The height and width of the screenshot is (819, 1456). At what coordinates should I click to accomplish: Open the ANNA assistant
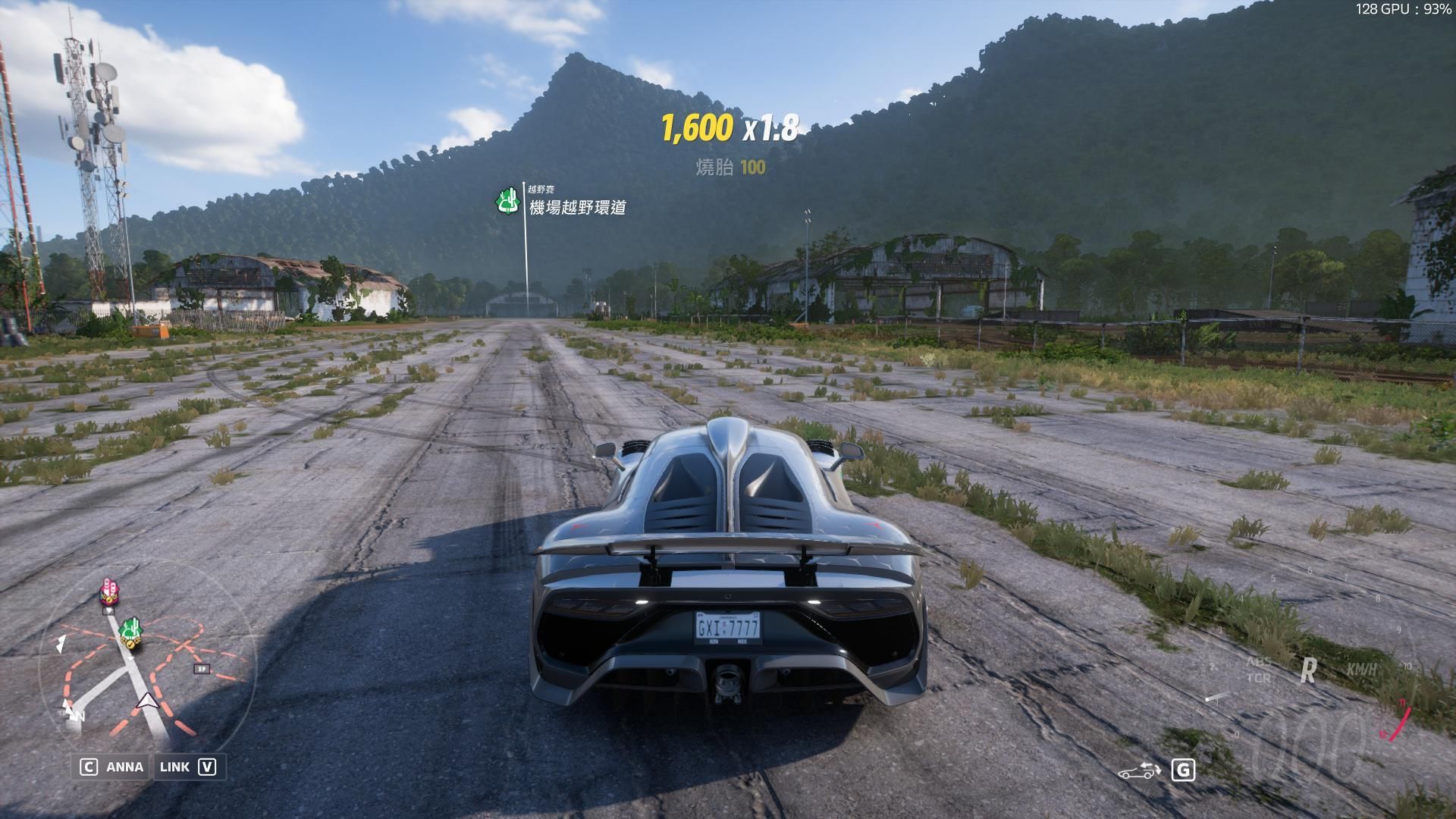point(112,767)
